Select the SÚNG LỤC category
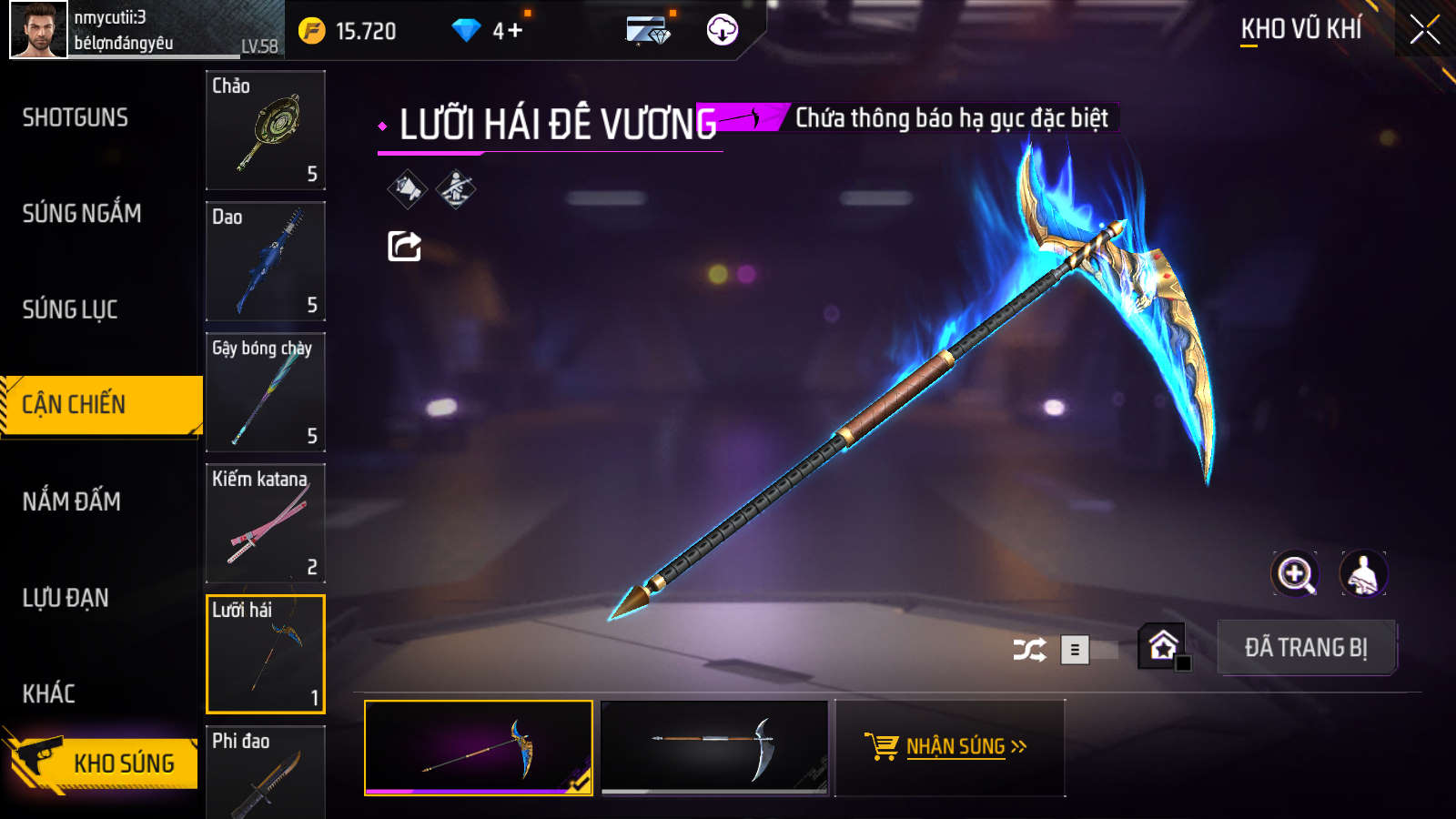Screen dimensions: 1456x819 point(70,309)
